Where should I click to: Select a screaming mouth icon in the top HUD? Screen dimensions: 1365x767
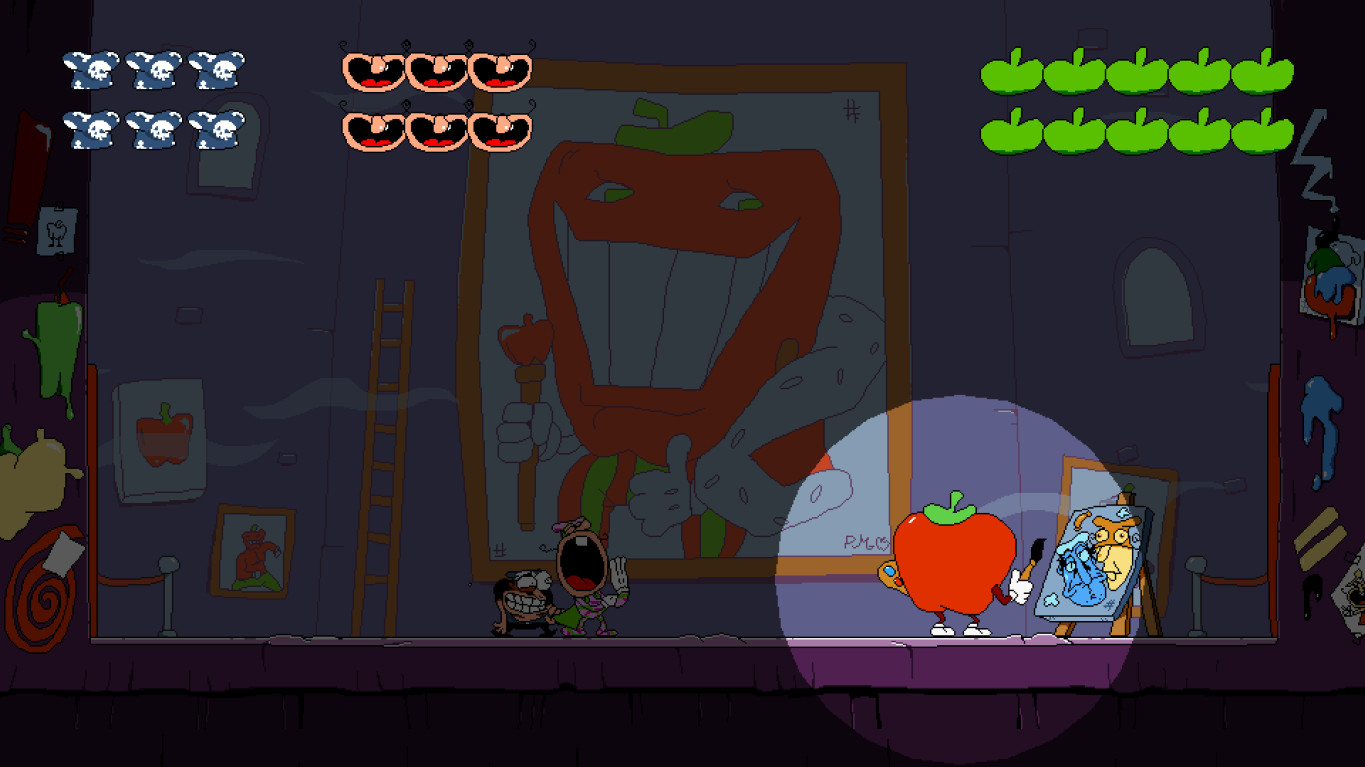point(371,70)
